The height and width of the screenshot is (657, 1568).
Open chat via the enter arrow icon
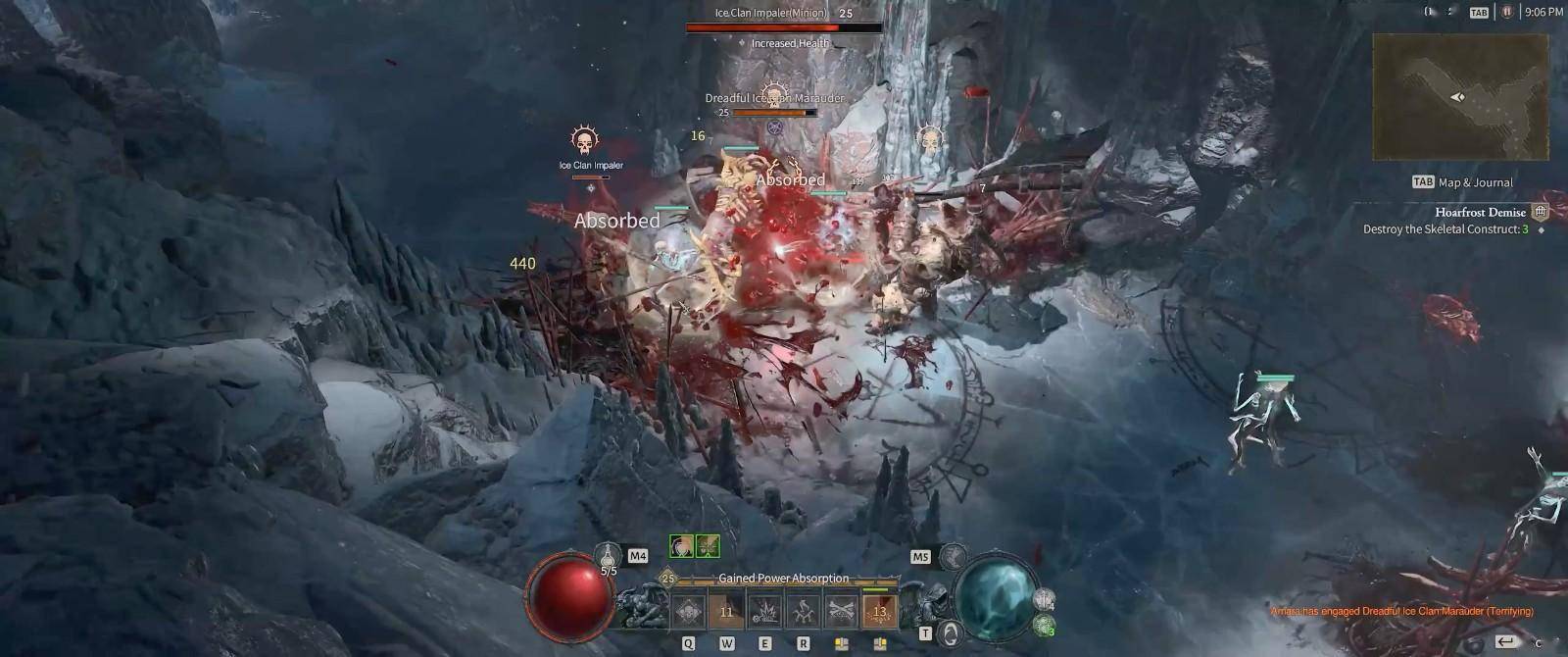point(1506,641)
